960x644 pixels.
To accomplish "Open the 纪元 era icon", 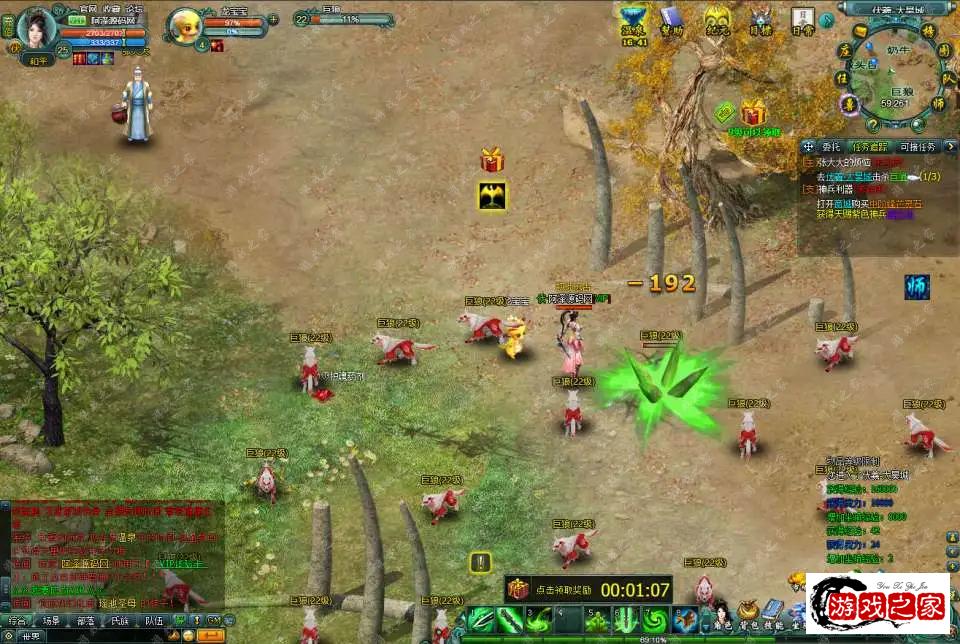I will (716, 20).
